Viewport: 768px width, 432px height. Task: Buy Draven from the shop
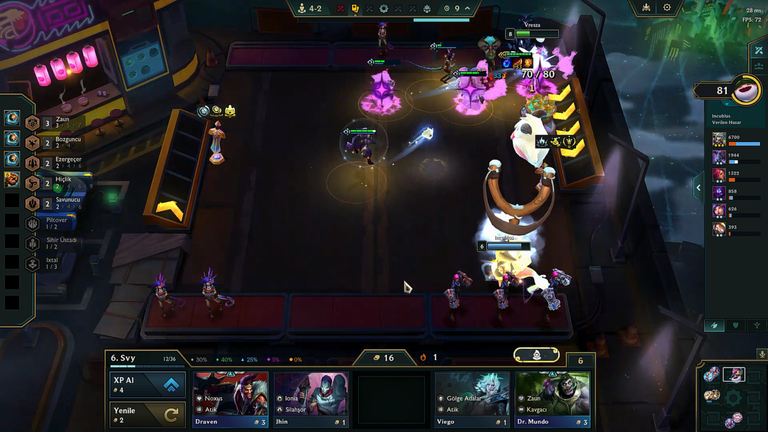(230, 400)
